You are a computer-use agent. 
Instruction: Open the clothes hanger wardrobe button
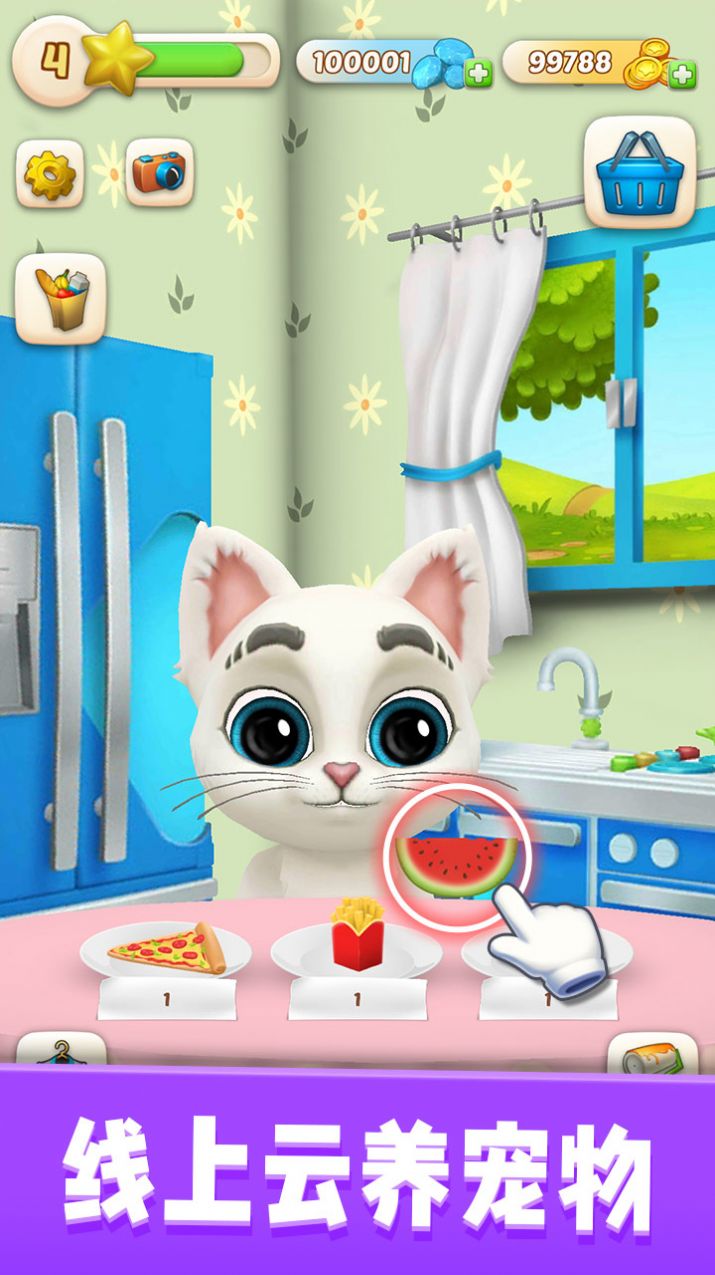click(61, 1052)
